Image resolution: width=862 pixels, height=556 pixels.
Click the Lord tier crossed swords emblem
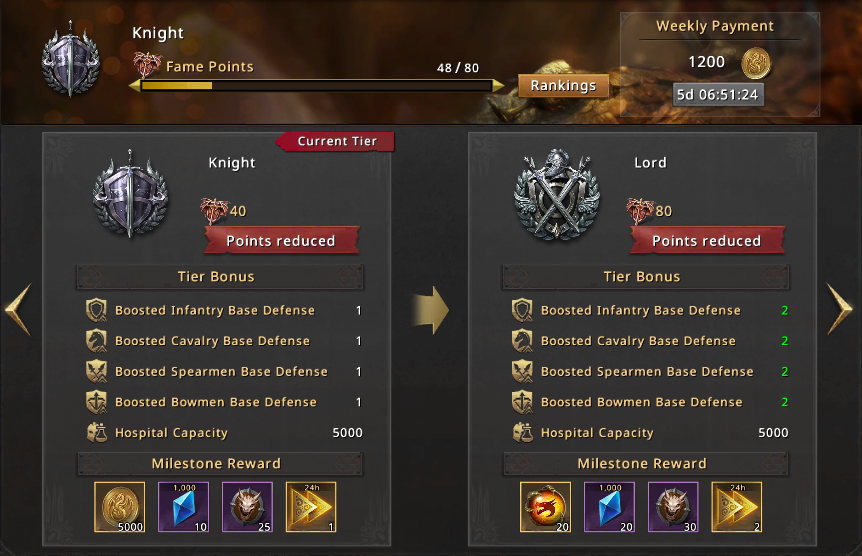556,194
